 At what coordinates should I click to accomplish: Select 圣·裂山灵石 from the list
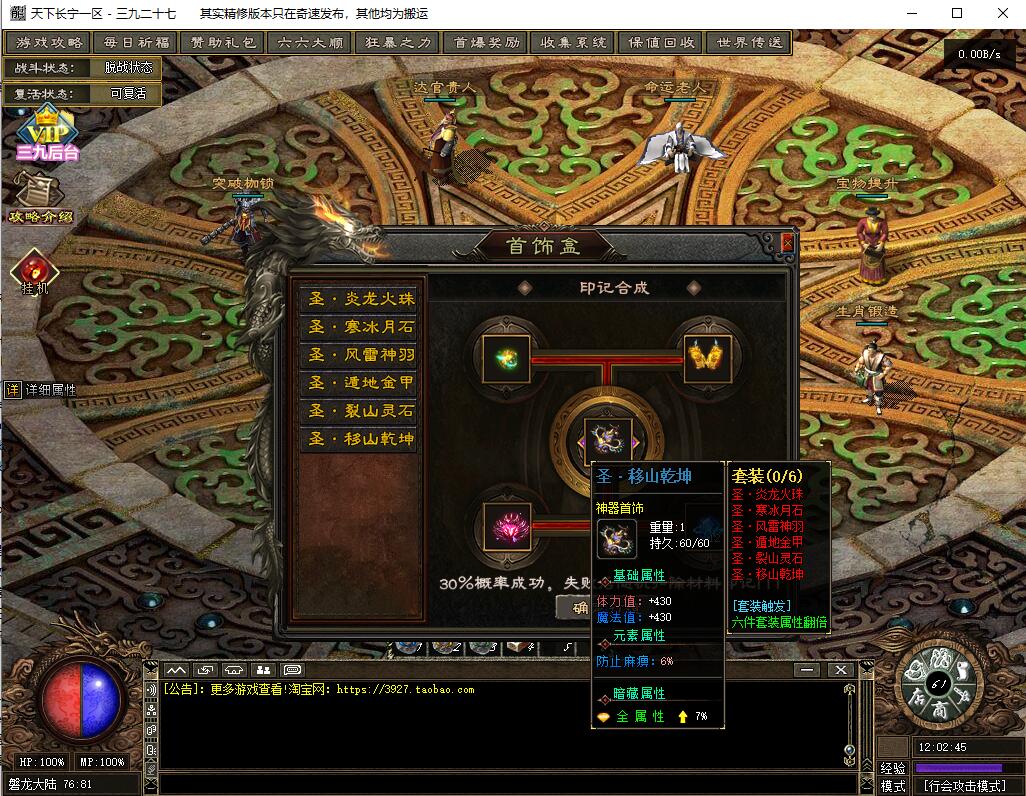[x=359, y=411]
